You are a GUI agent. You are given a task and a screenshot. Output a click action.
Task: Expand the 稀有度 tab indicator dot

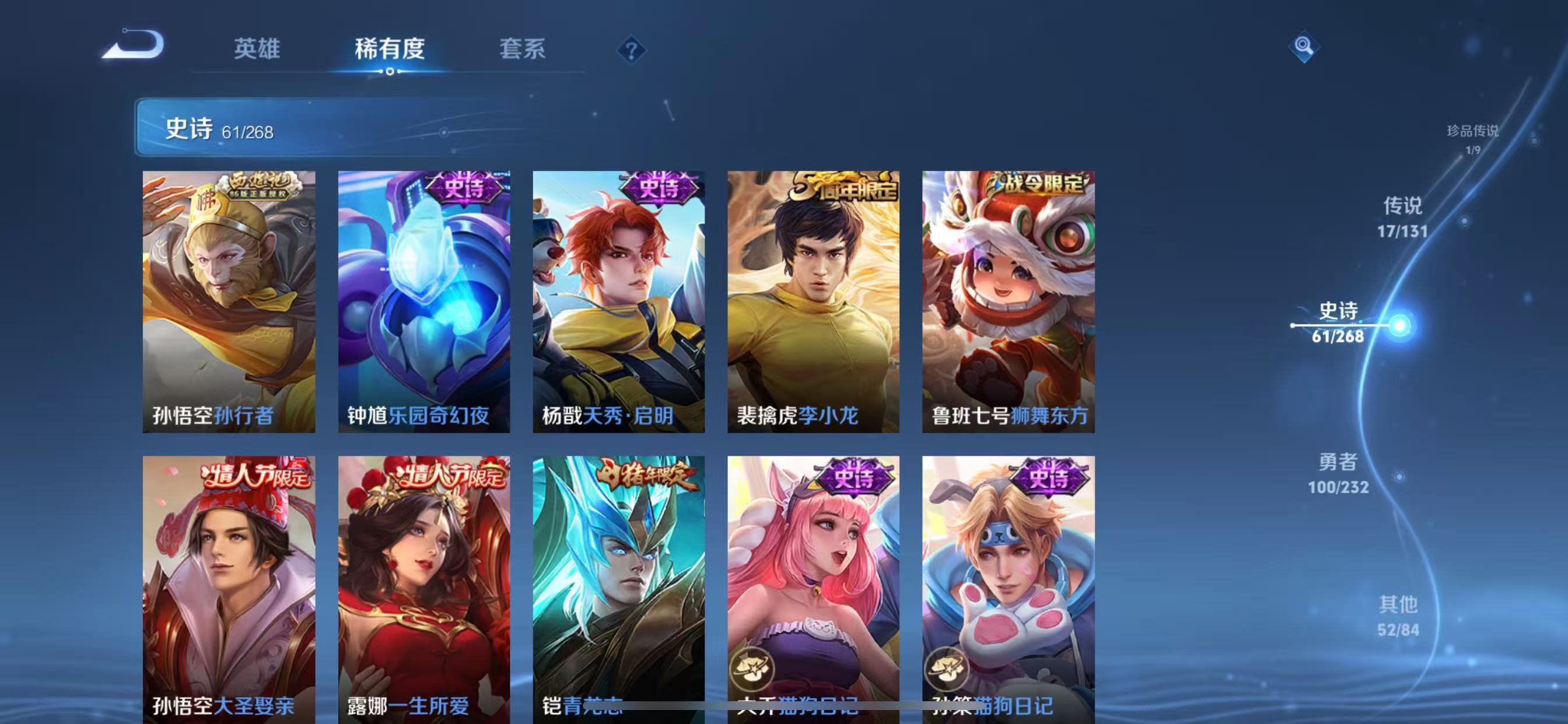click(390, 72)
